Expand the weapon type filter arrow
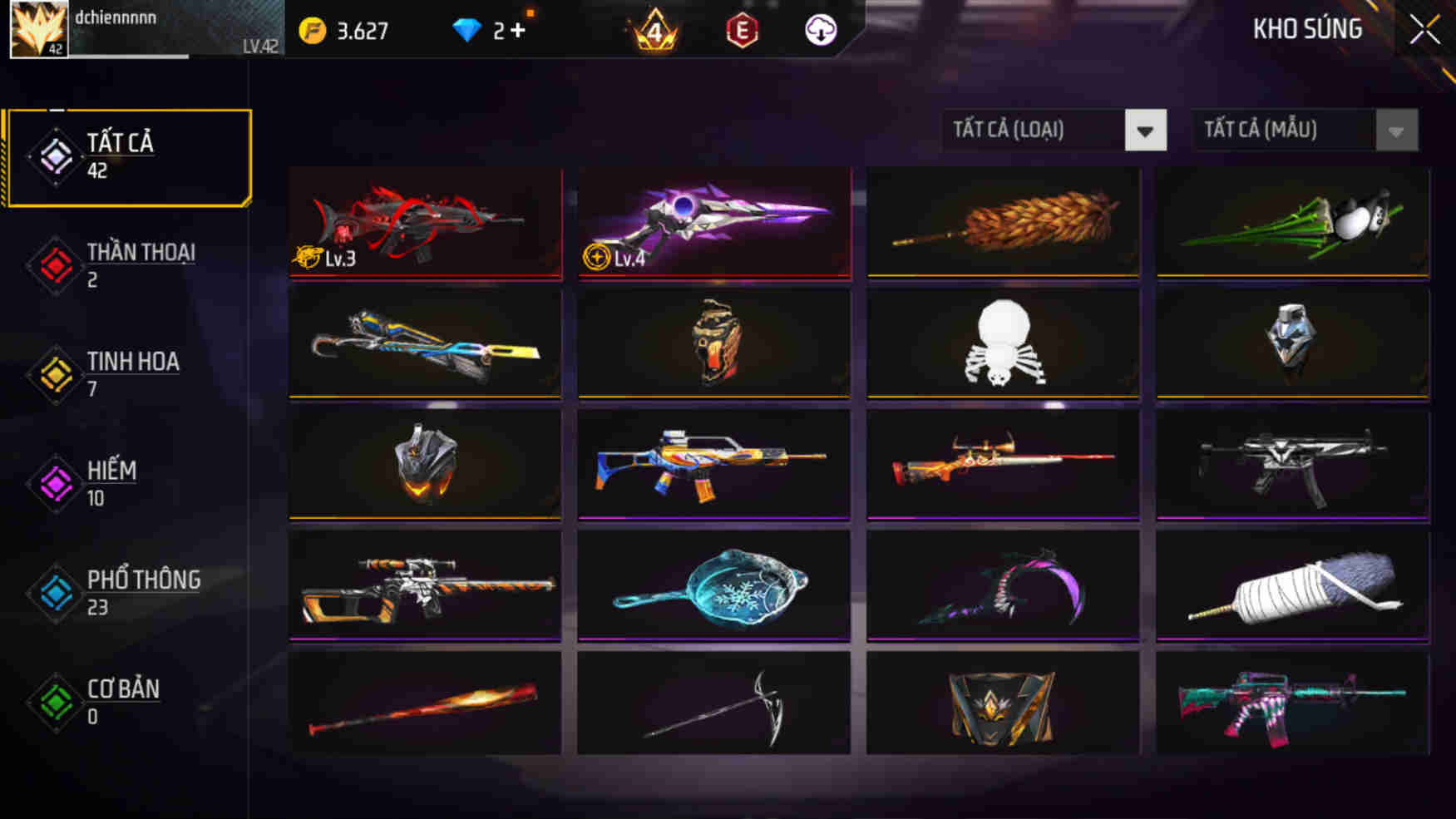This screenshot has height=819, width=1456. [x=1148, y=131]
